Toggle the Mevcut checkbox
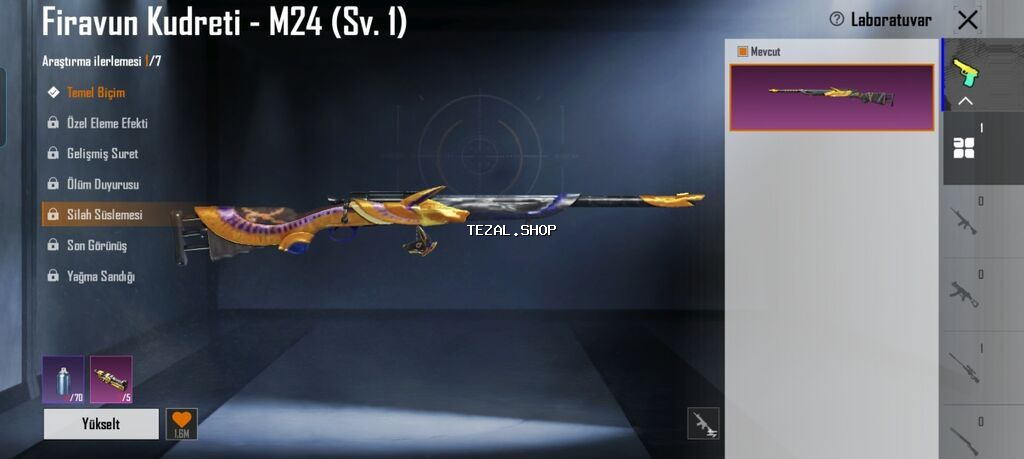 click(x=743, y=51)
